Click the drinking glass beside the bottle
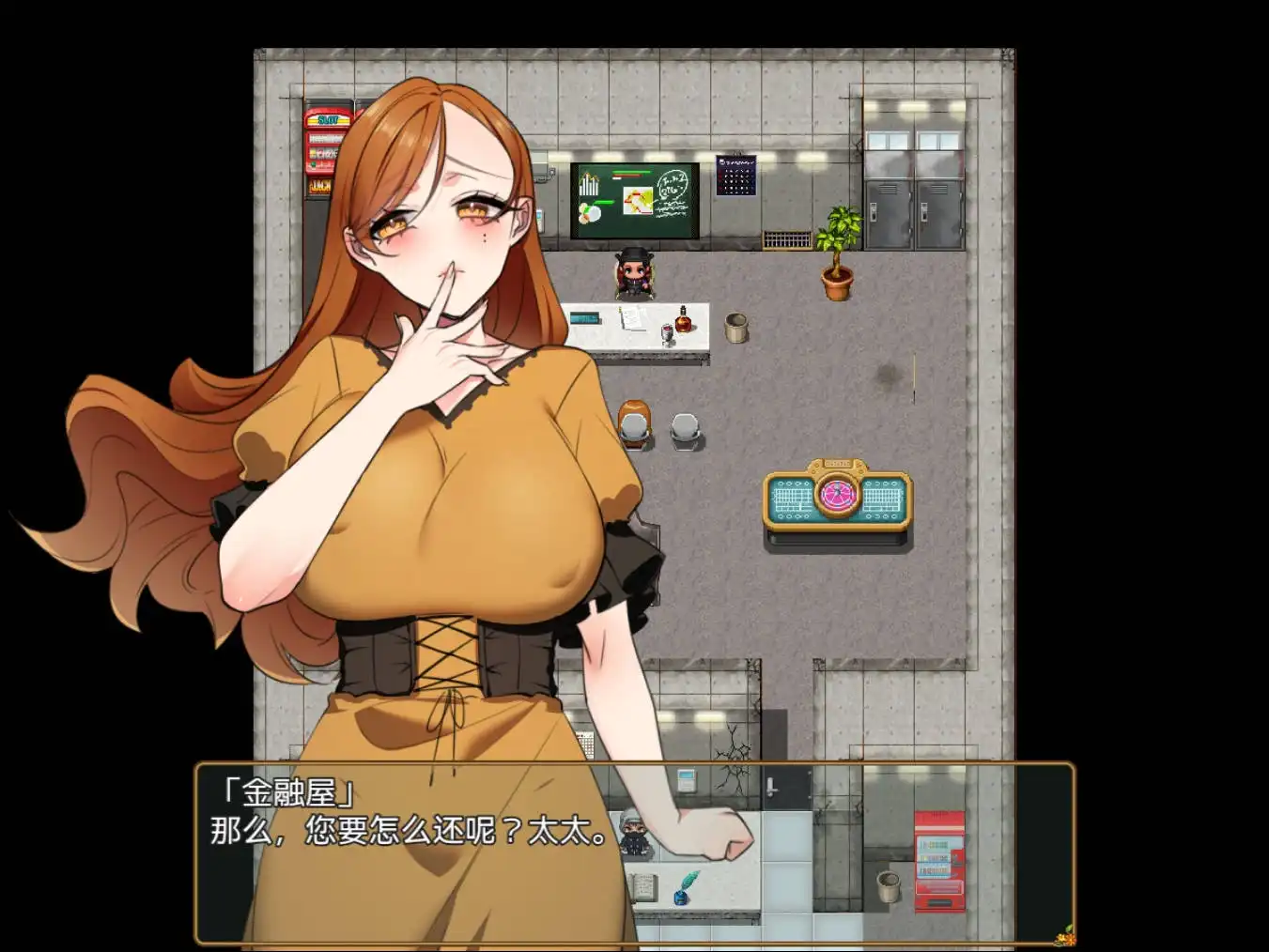Screen dimensions: 1269x952 click(666, 334)
